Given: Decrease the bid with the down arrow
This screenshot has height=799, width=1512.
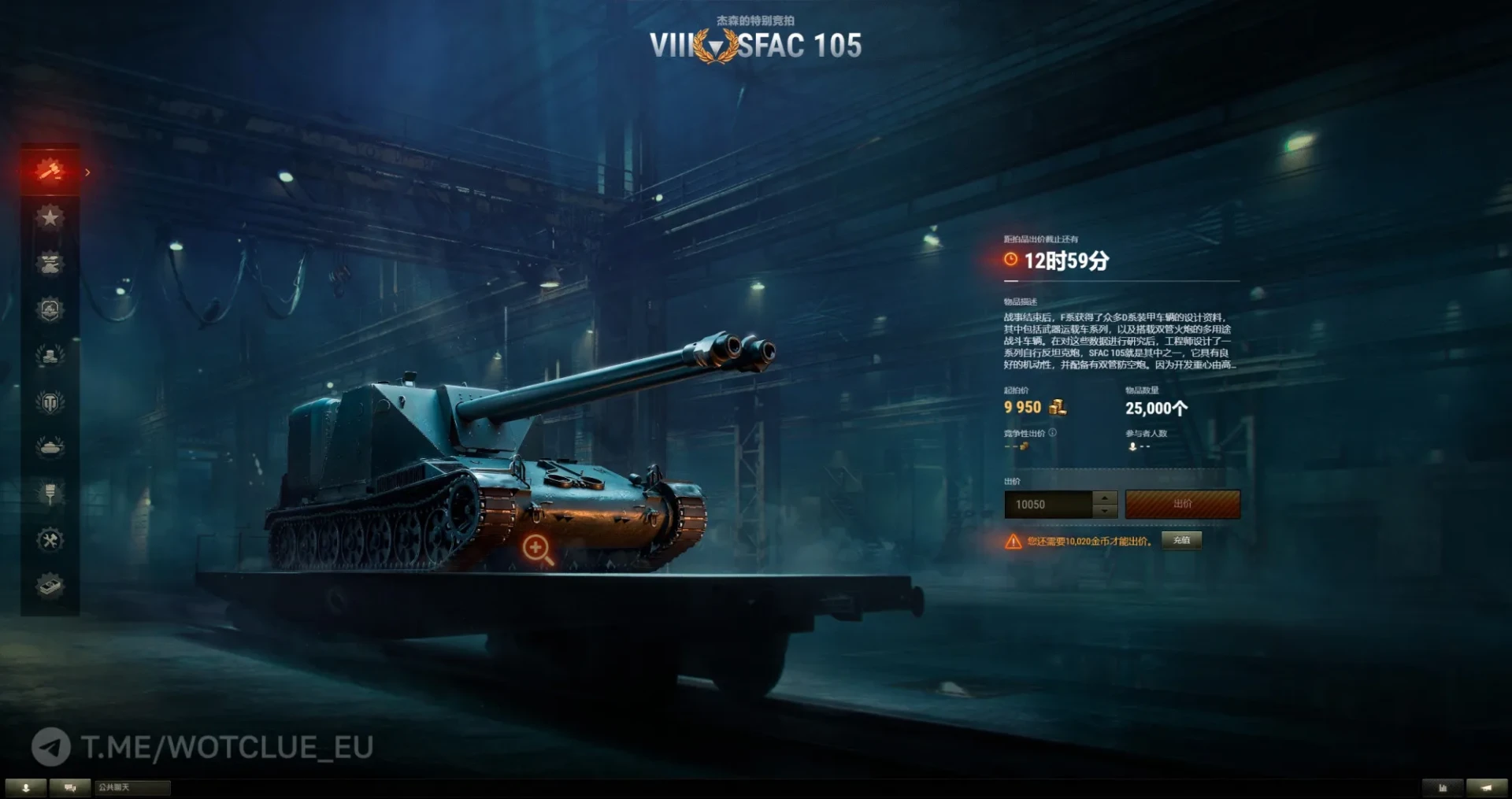Looking at the screenshot, I should tap(1105, 512).
